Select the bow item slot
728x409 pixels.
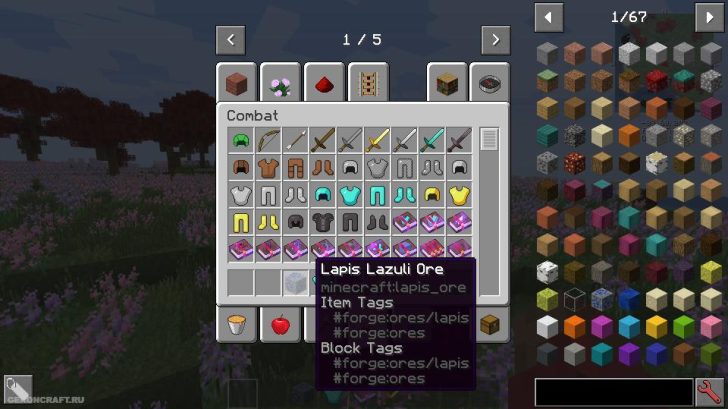[x=266, y=140]
